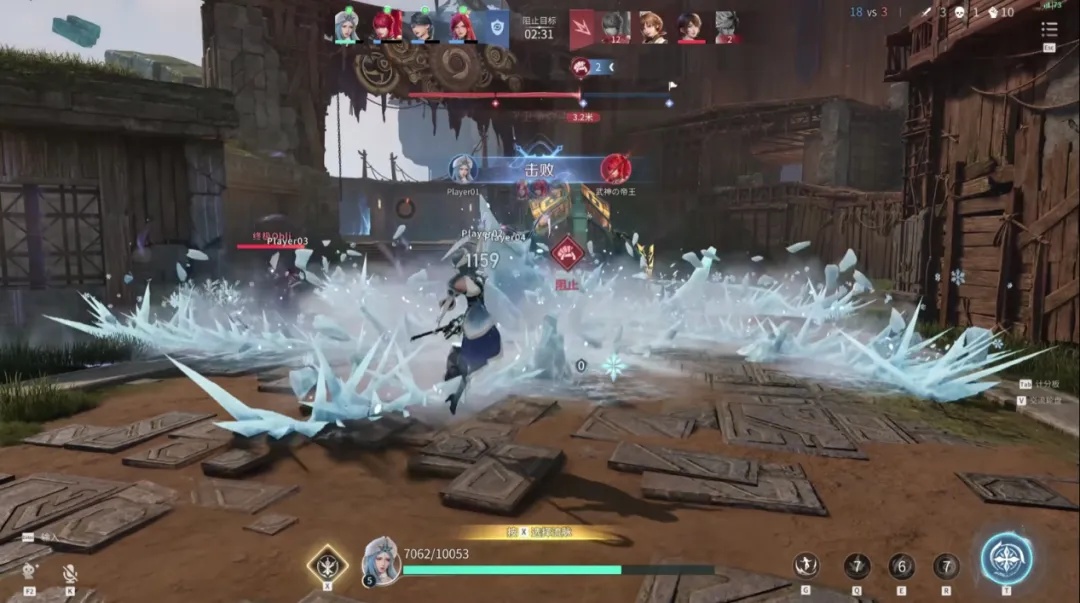The width and height of the screenshot is (1080, 603).
Task: Select the silver-haired teammate portrait in the top bar
Action: pos(347,26)
